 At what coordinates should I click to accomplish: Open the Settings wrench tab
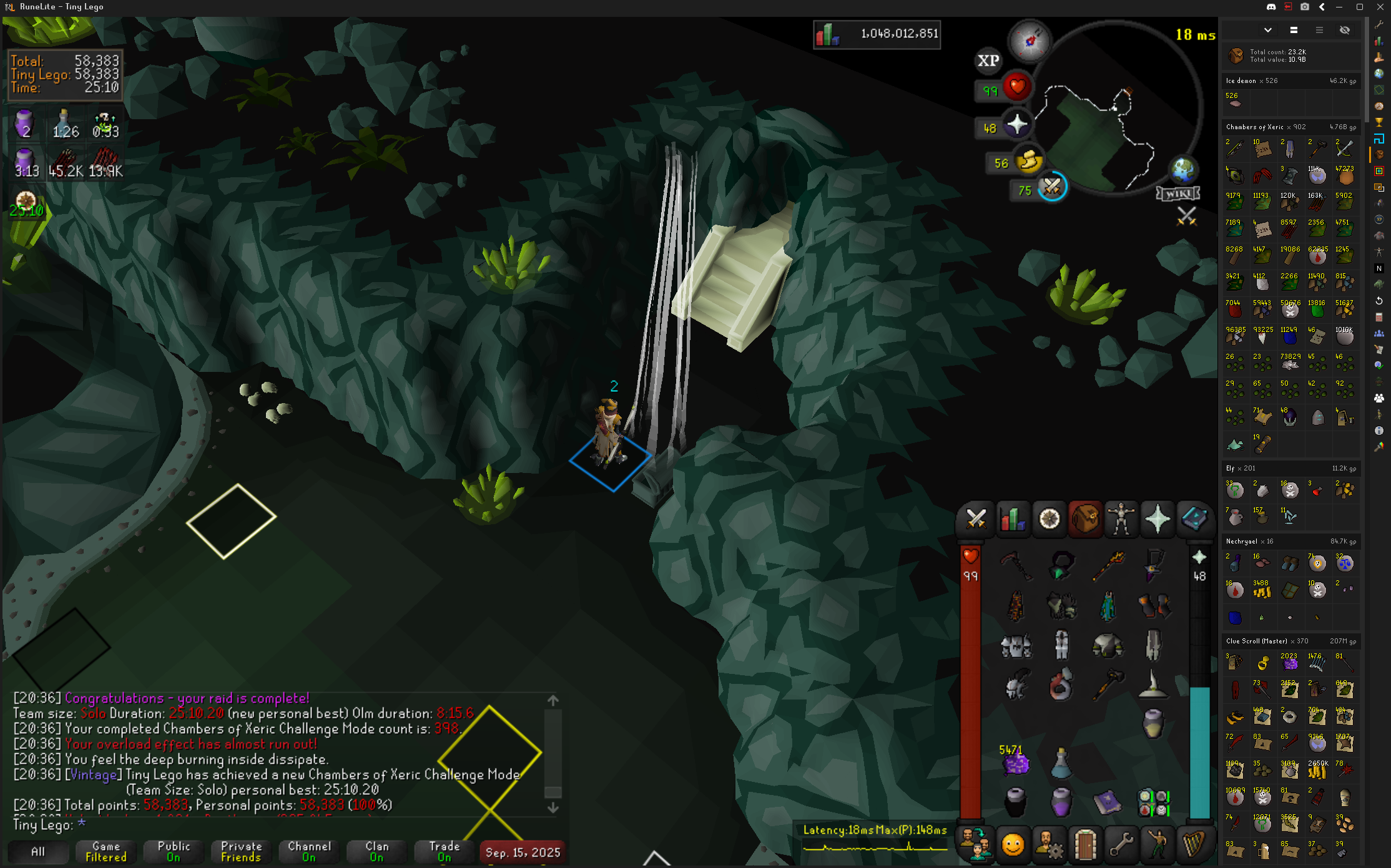(1121, 846)
